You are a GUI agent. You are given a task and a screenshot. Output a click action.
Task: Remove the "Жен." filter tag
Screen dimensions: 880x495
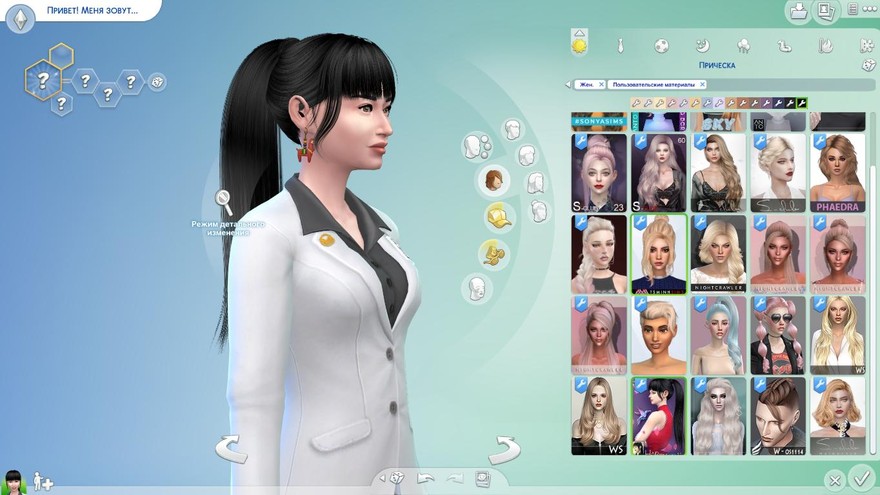pyautogui.click(x=601, y=85)
